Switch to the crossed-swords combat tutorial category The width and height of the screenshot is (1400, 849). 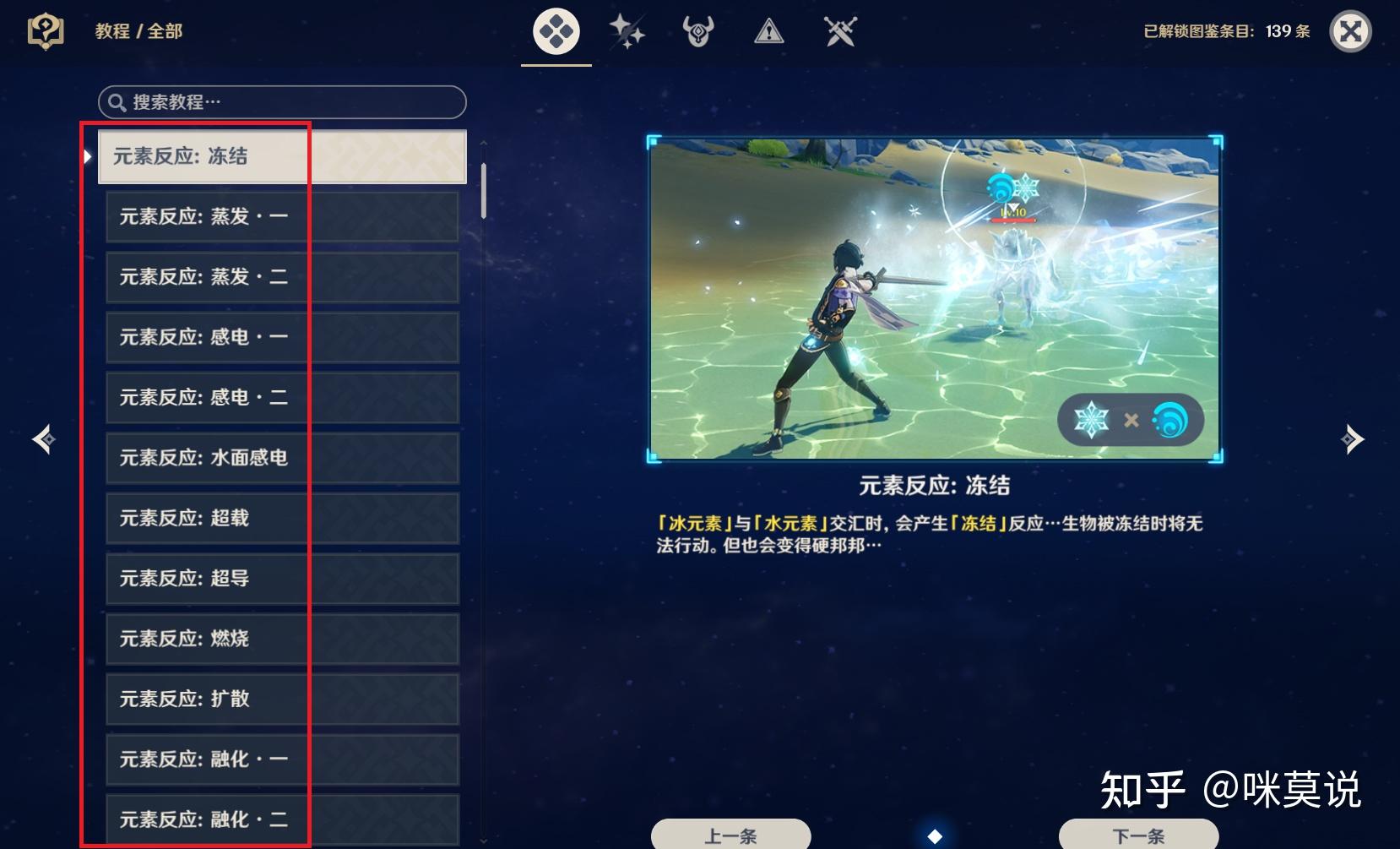(x=840, y=31)
